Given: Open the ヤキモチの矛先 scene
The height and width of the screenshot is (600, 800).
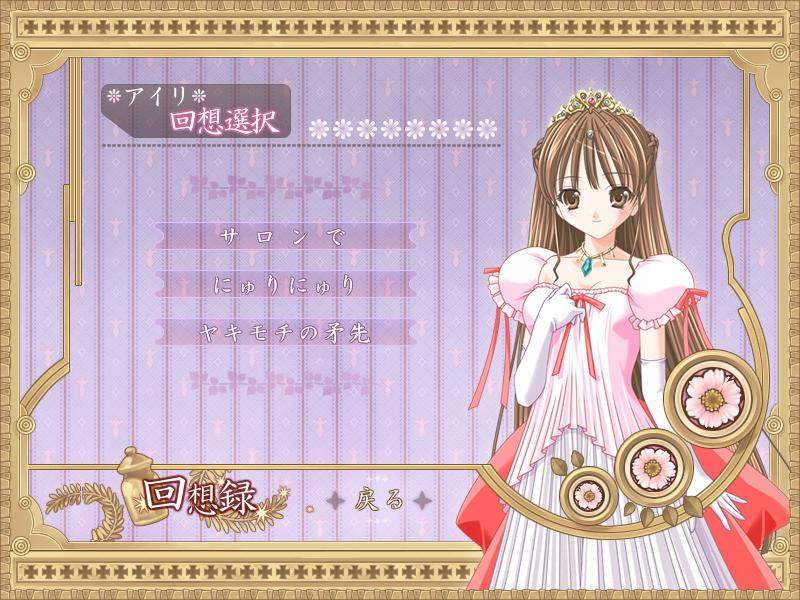Looking at the screenshot, I should (x=286, y=333).
